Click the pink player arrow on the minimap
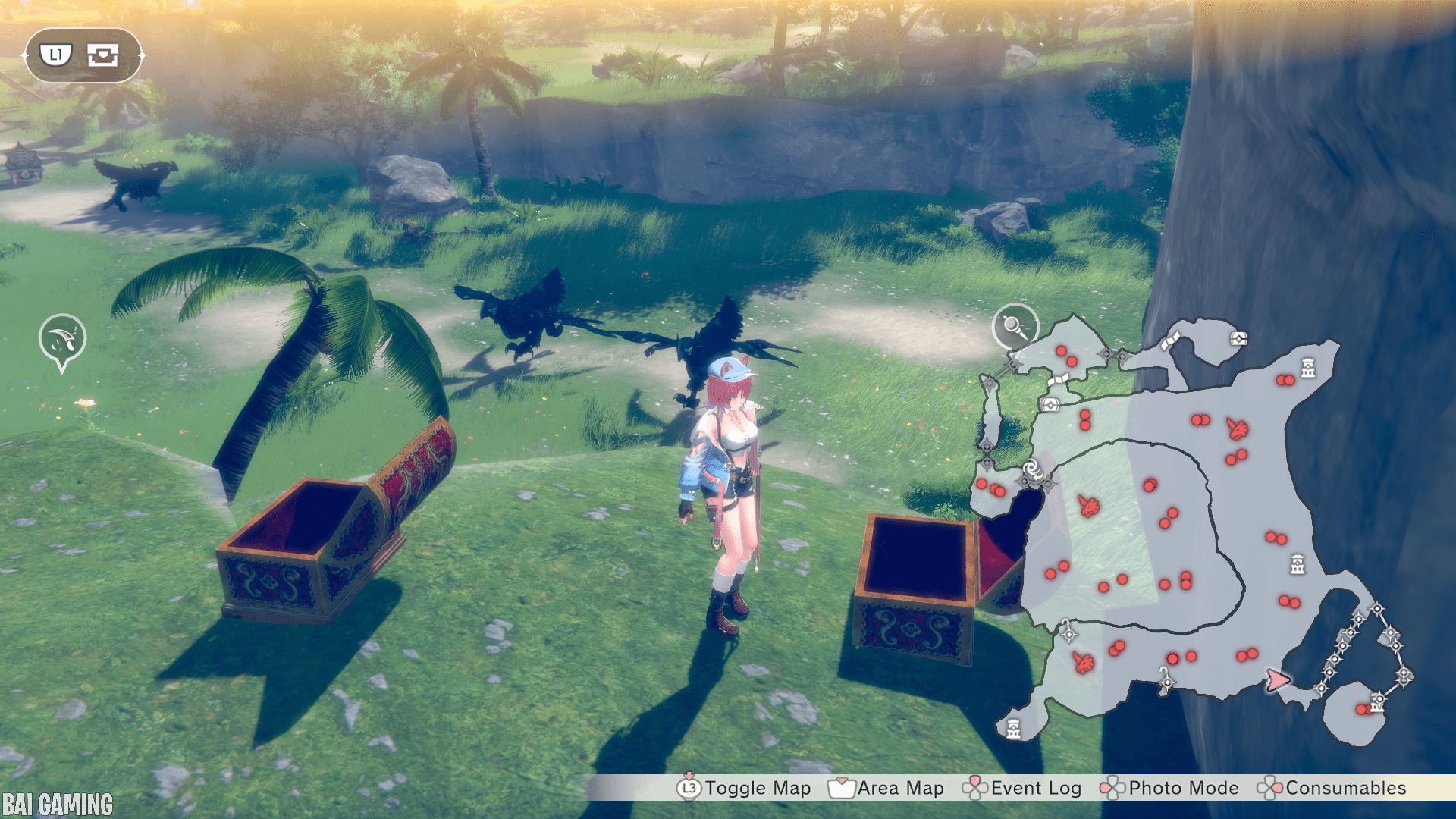 [x=1277, y=679]
